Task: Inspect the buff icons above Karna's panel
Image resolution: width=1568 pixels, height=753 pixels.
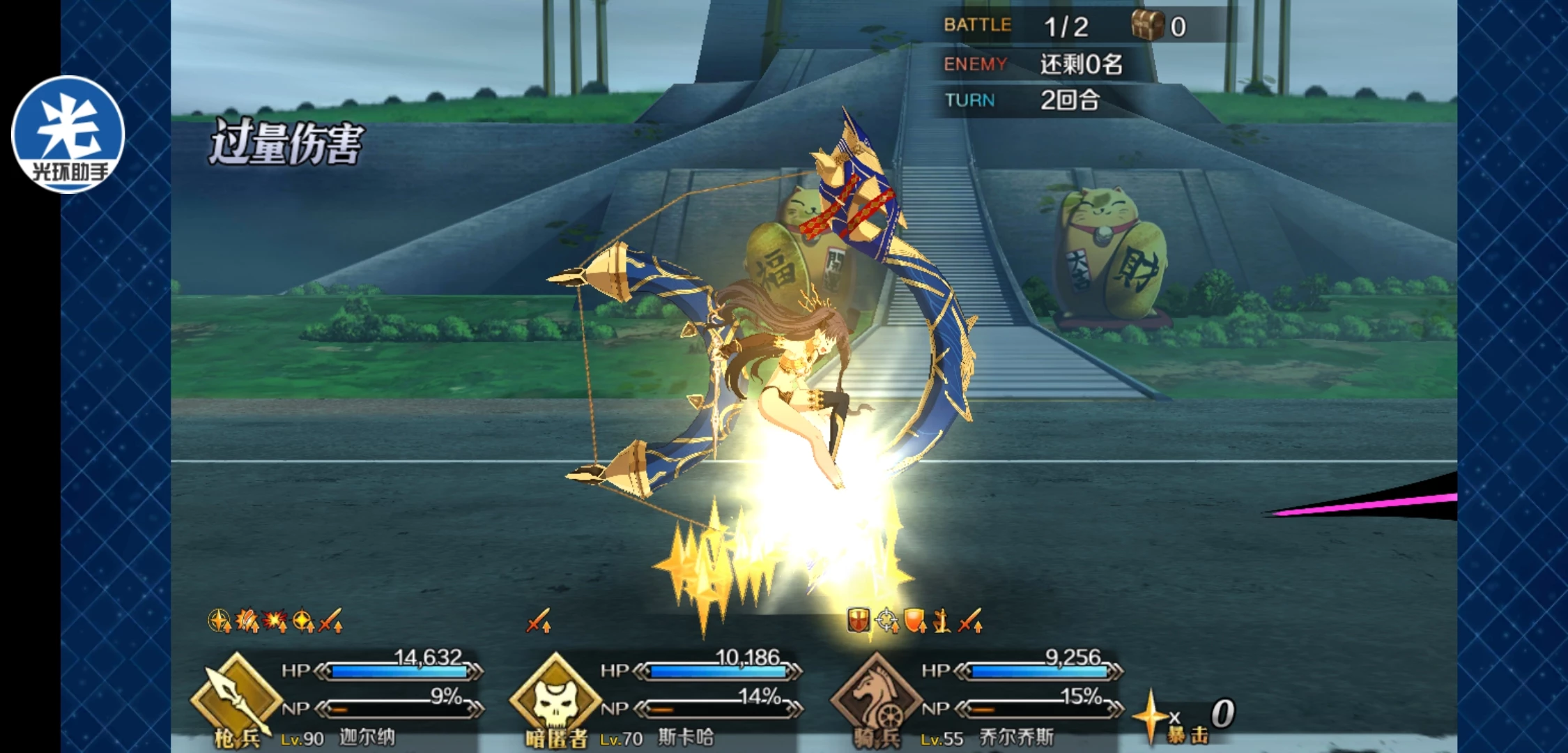Action: 275,620
